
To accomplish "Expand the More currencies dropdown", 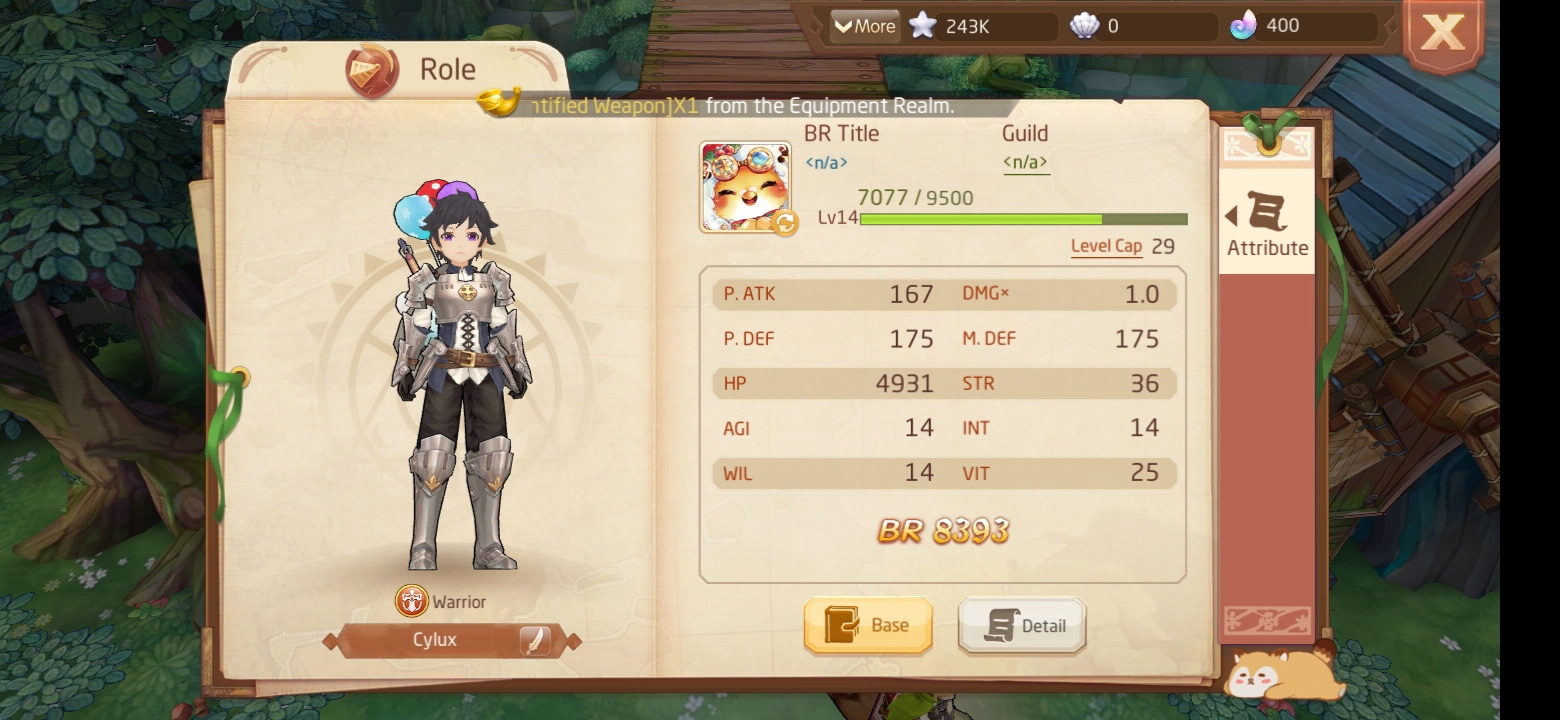I will (864, 26).
